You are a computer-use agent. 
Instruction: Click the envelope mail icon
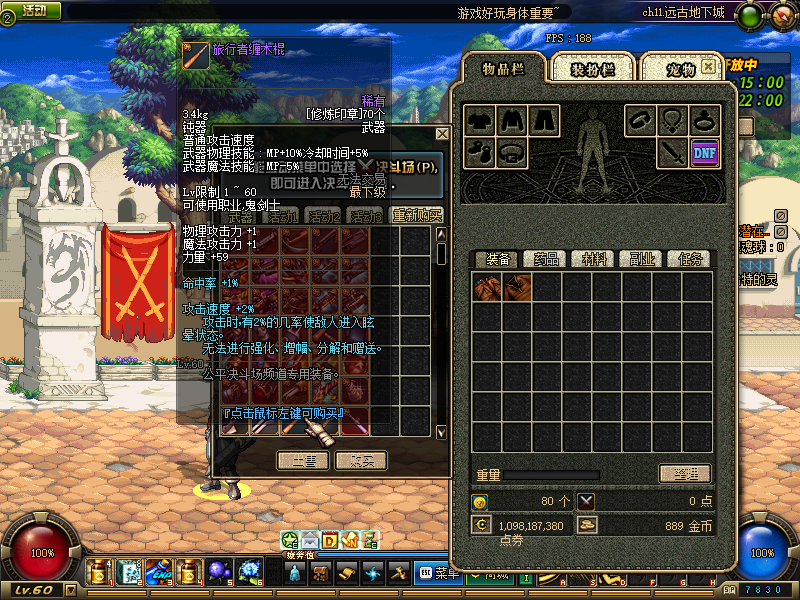pos(310,540)
